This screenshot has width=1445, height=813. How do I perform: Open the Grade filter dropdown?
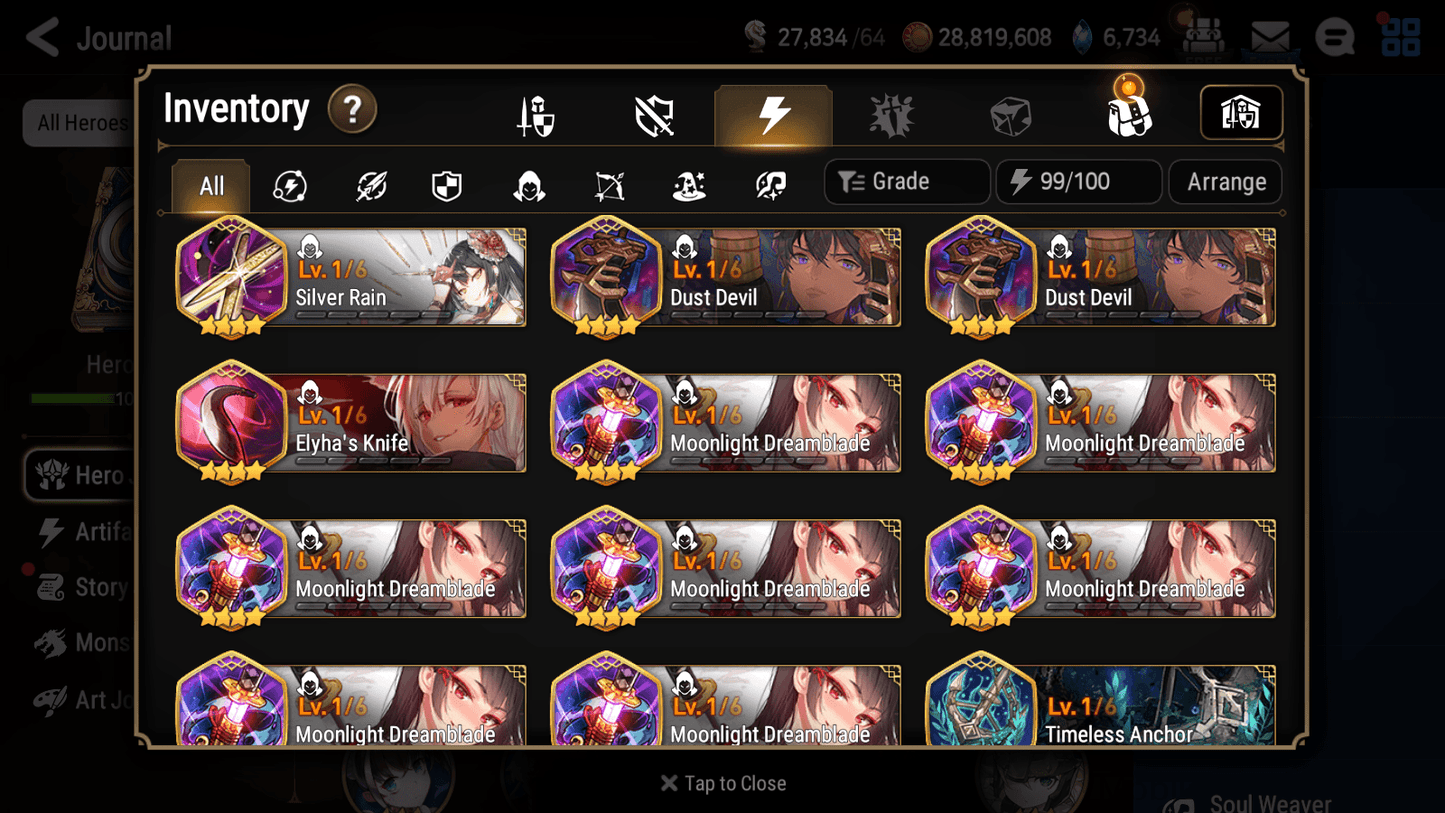tap(905, 181)
